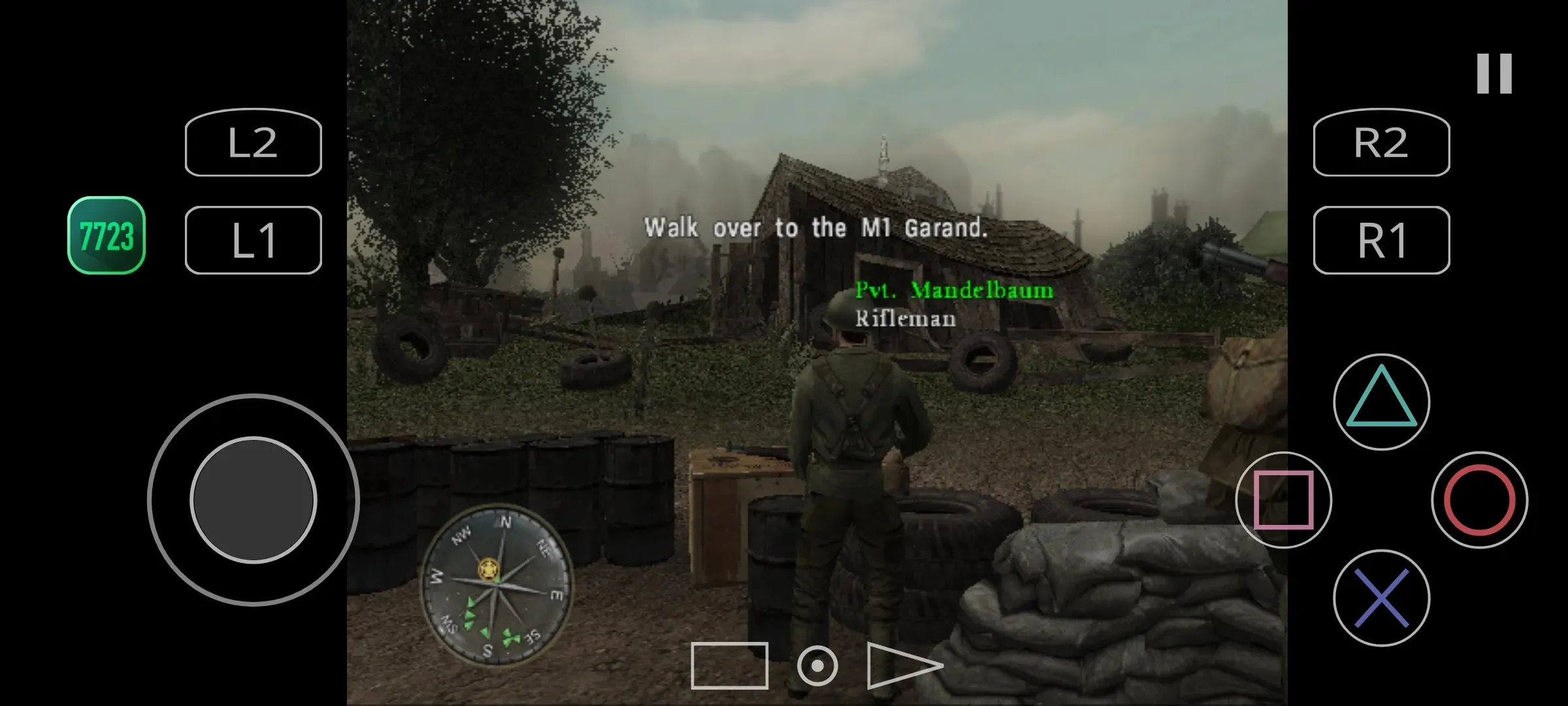Pause emulation with the pause icon

(1494, 73)
